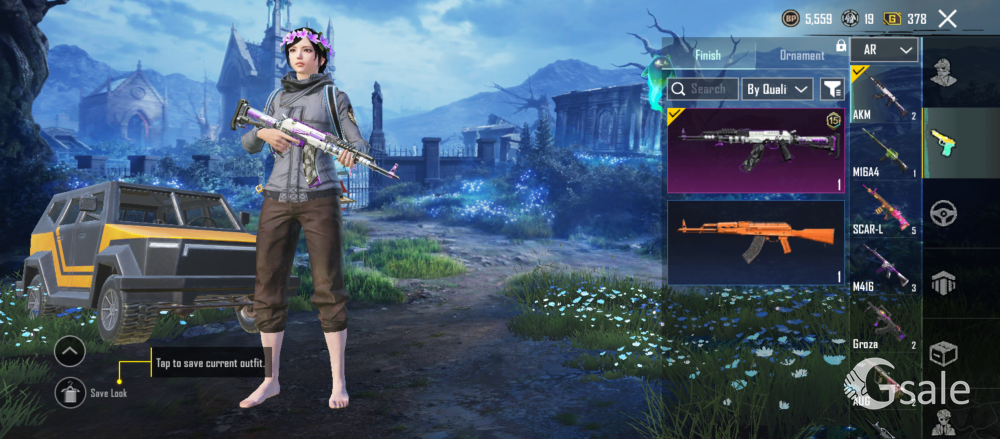Select the white and purple AKM finish
Screen dimensions: 1000x439
point(756,151)
